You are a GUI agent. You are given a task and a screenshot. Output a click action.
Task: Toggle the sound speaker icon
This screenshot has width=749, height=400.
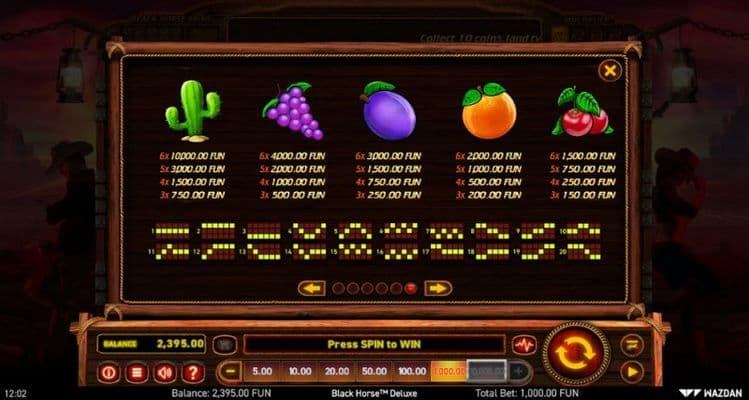click(x=166, y=372)
